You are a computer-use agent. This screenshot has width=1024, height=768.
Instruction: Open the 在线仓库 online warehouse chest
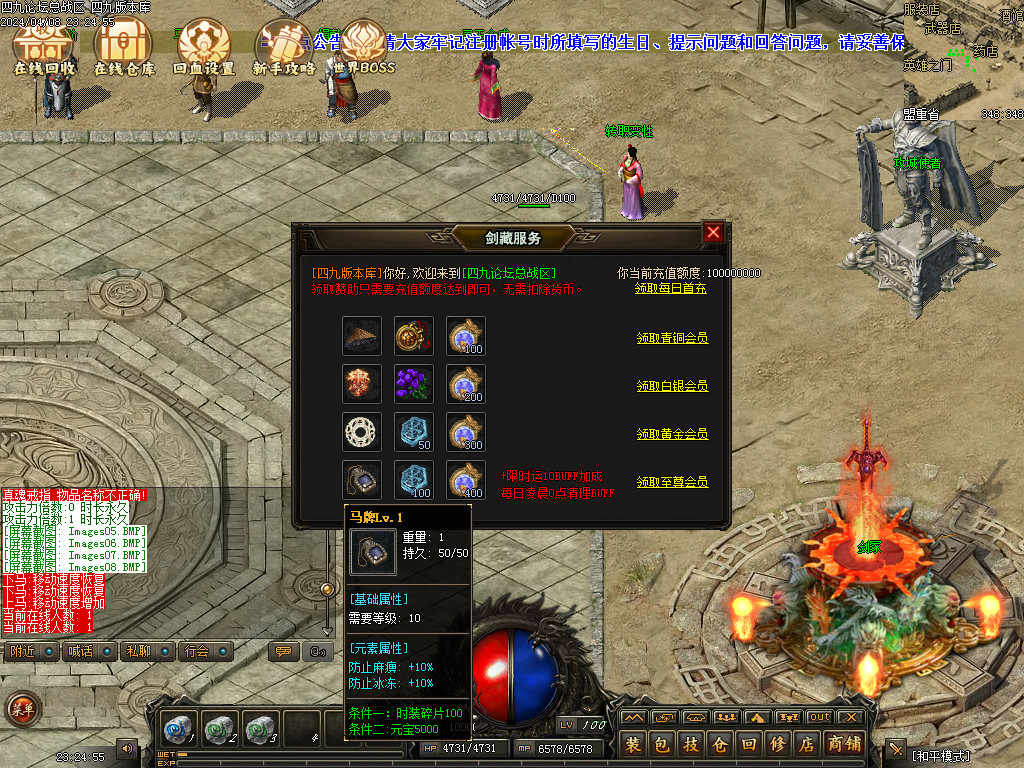tap(124, 48)
